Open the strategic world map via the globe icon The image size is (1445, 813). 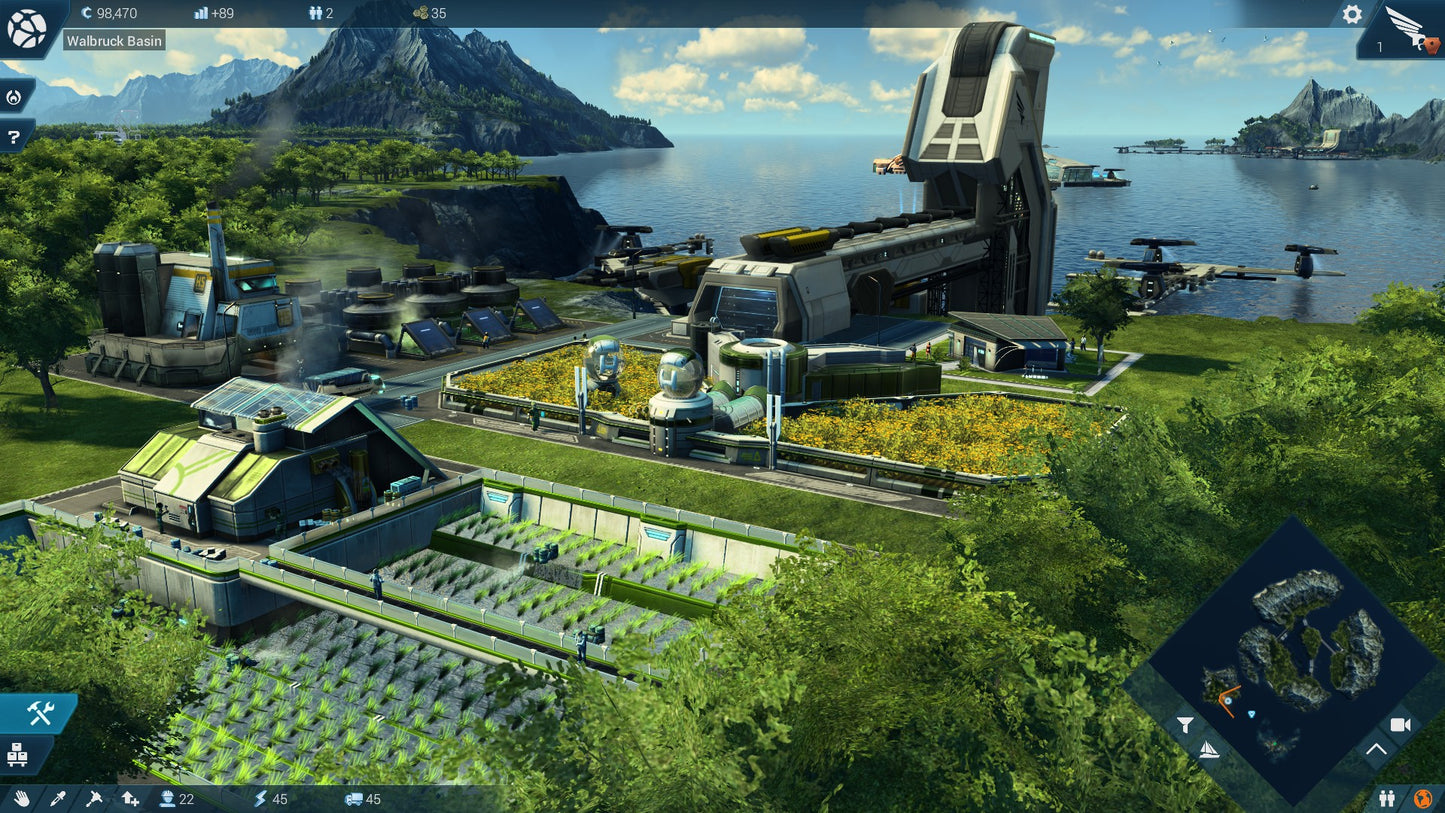pyautogui.click(x=28, y=28)
